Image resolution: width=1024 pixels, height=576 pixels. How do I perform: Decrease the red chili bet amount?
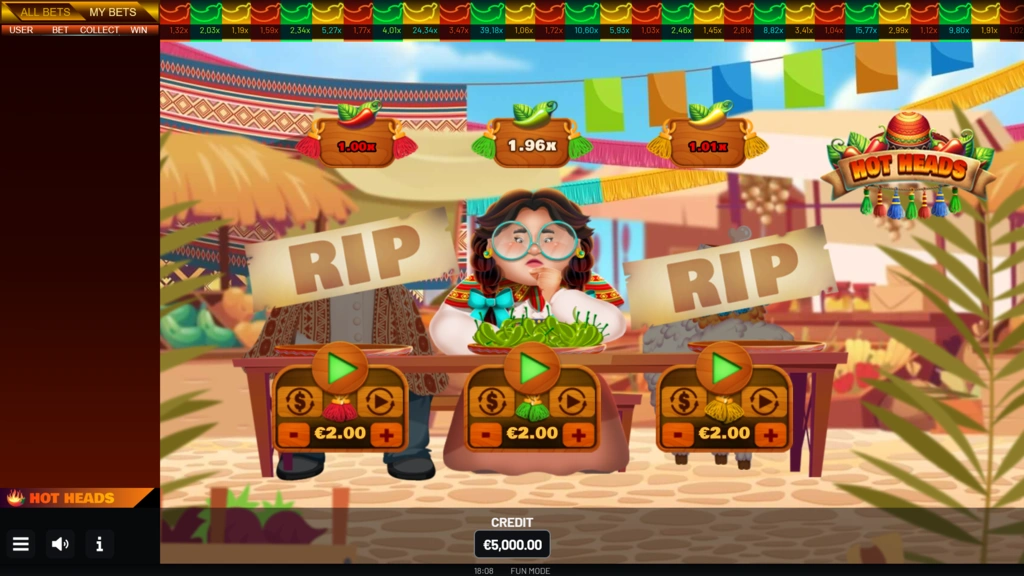(294, 435)
